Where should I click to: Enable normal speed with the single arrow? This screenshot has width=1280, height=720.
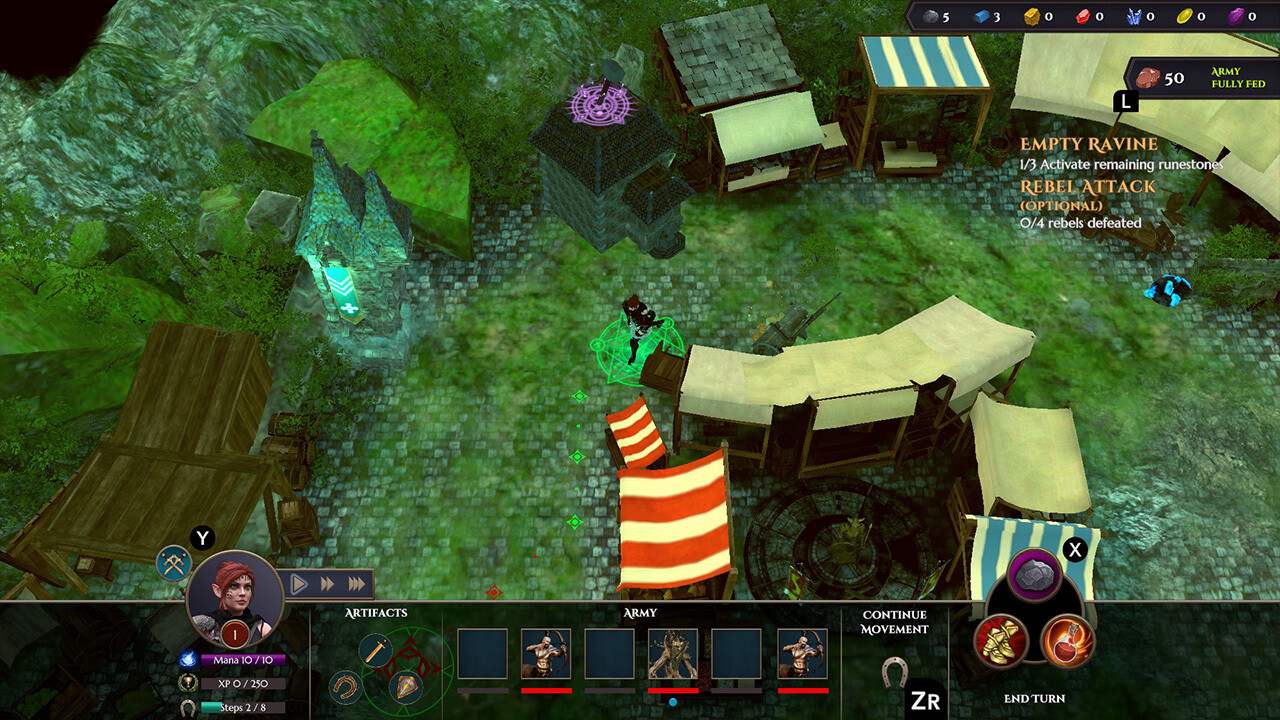pyautogui.click(x=299, y=584)
